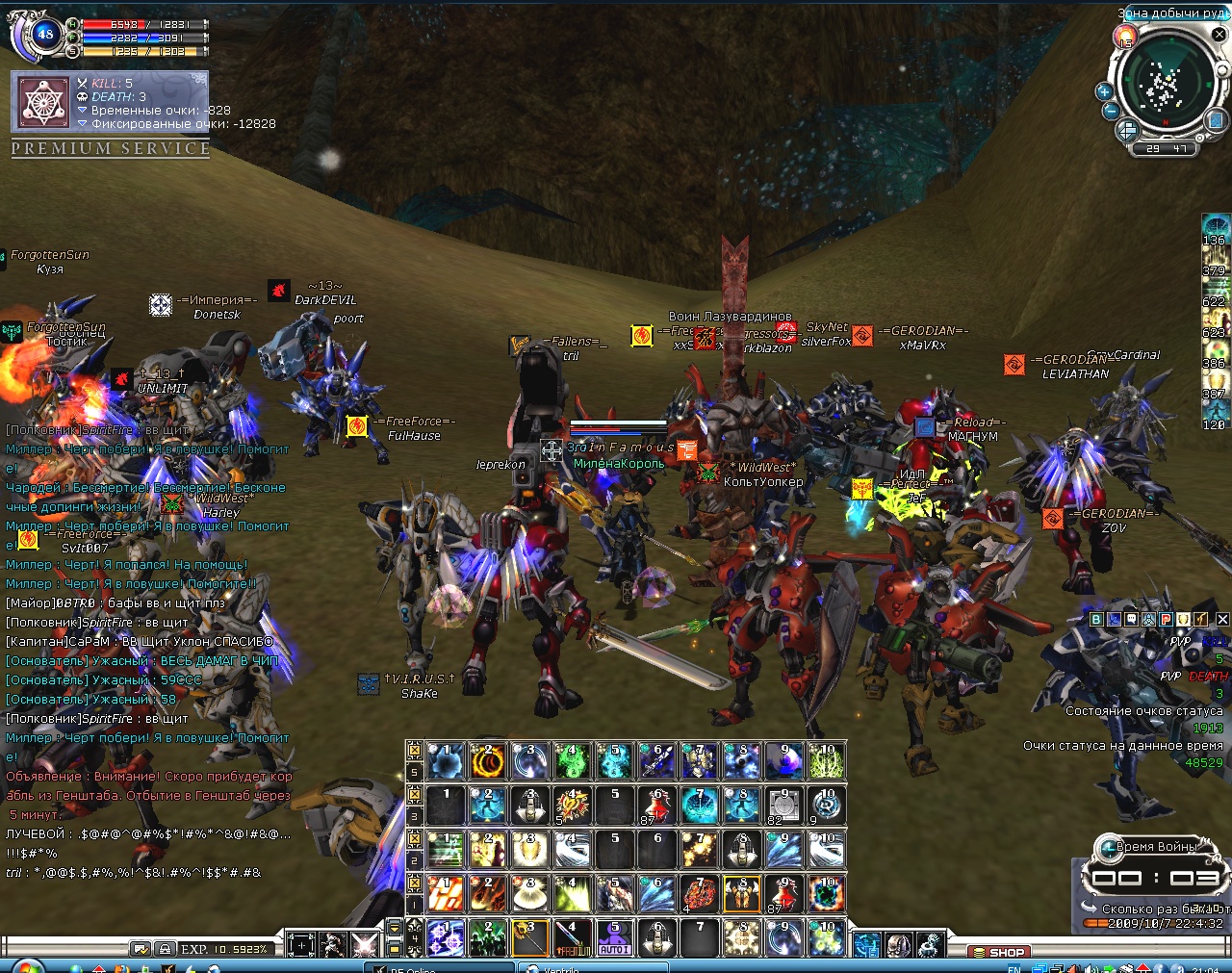
Task: Click the circular radar minimap
Action: (x=1165, y=87)
